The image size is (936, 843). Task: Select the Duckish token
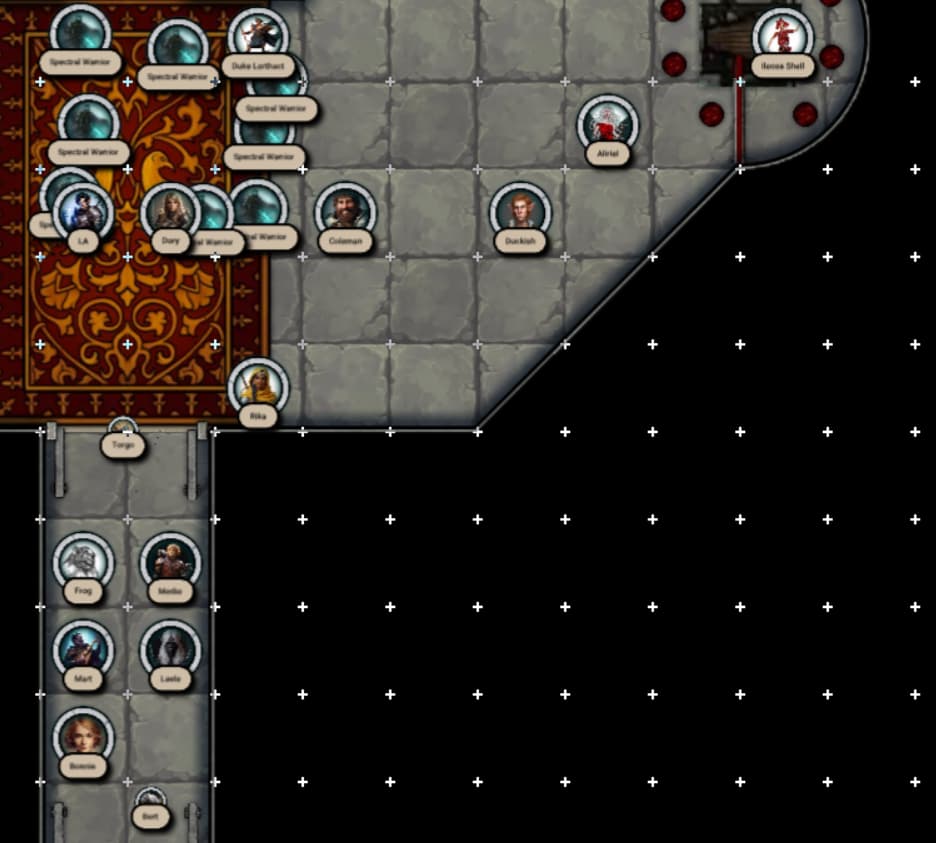(520, 213)
